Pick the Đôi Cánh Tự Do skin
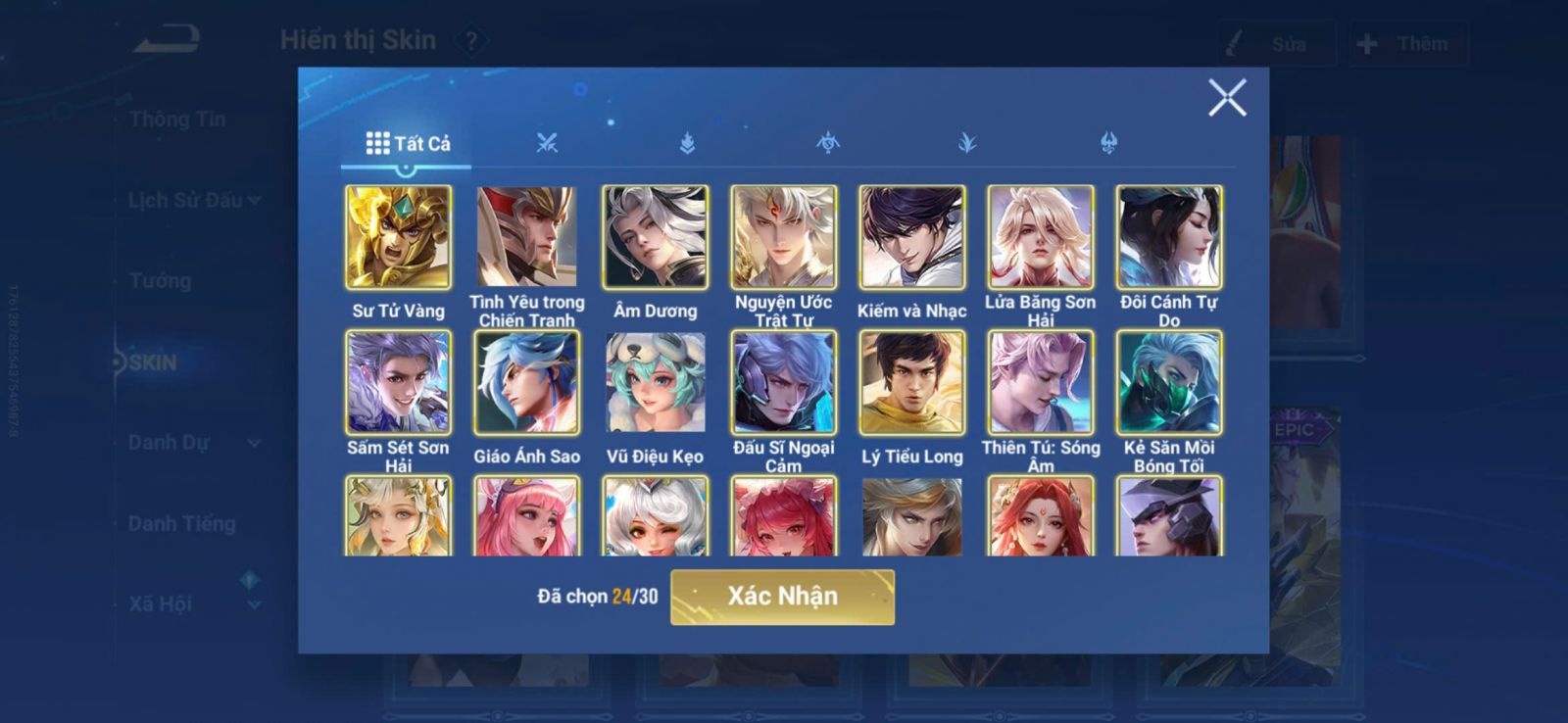Image resolution: width=1568 pixels, height=723 pixels. (x=1168, y=237)
